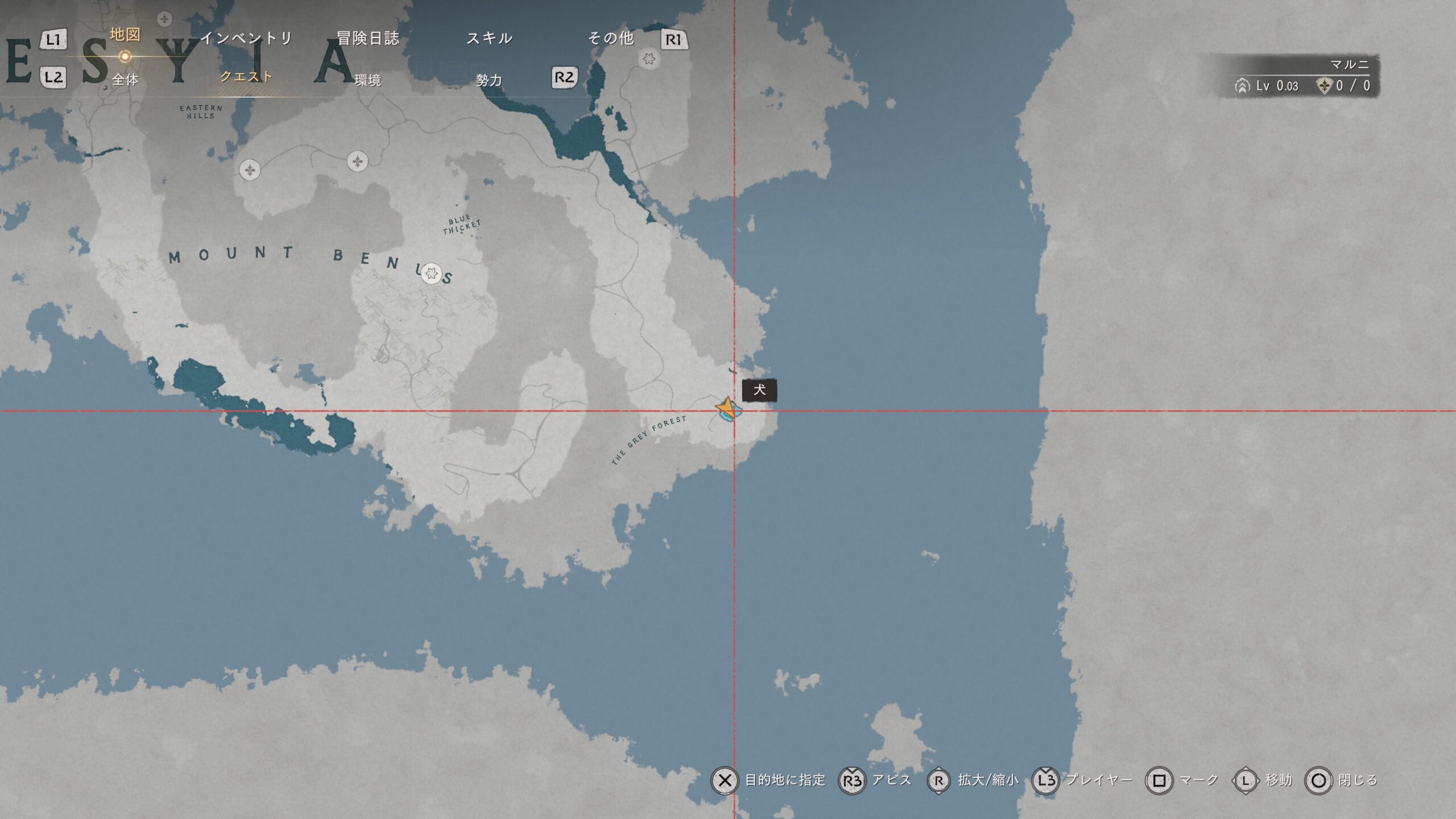Activate the 勢力 map filter
Image resolution: width=1456 pixels, height=819 pixels.
tap(489, 80)
